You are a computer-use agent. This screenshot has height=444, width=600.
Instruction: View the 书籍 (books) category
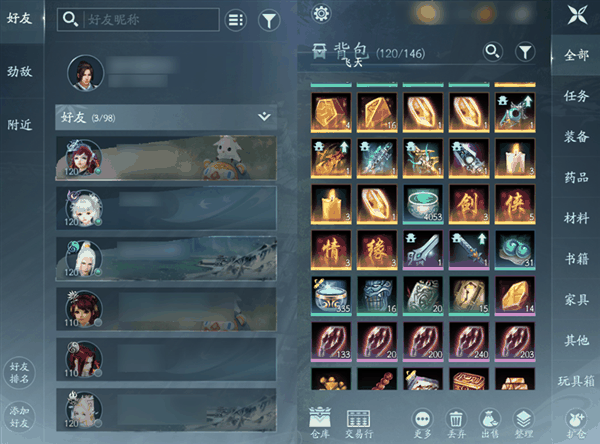[x=576, y=260]
